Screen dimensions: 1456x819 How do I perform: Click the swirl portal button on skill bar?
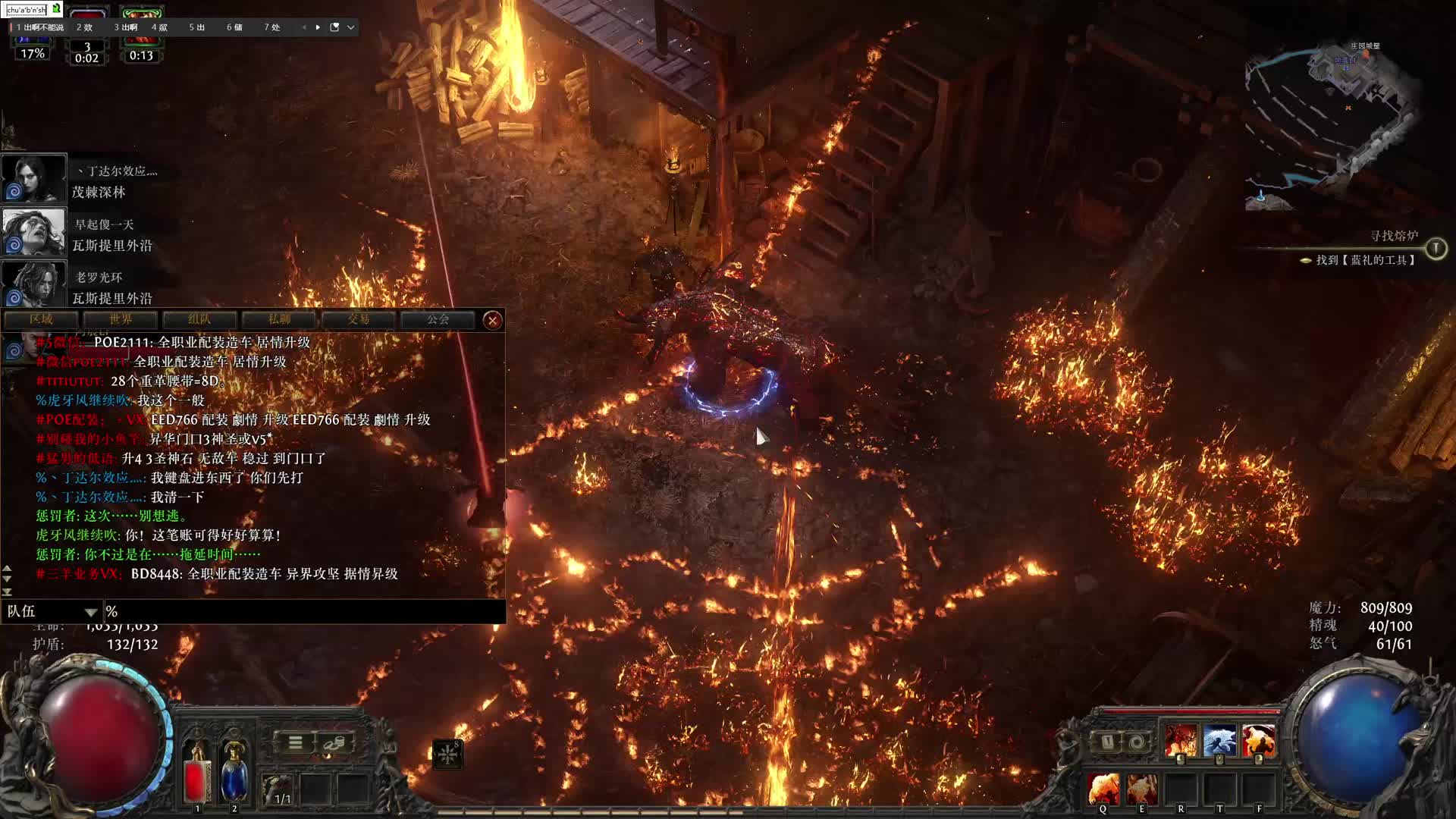coord(1135,742)
